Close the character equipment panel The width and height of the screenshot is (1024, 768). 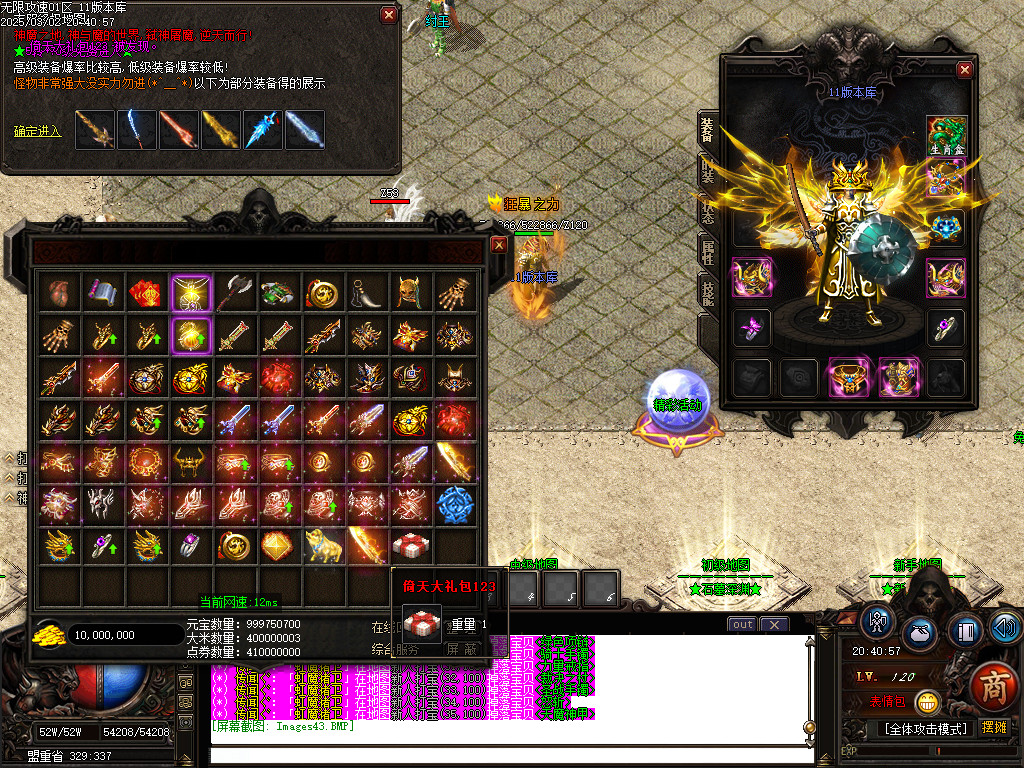pos(964,70)
